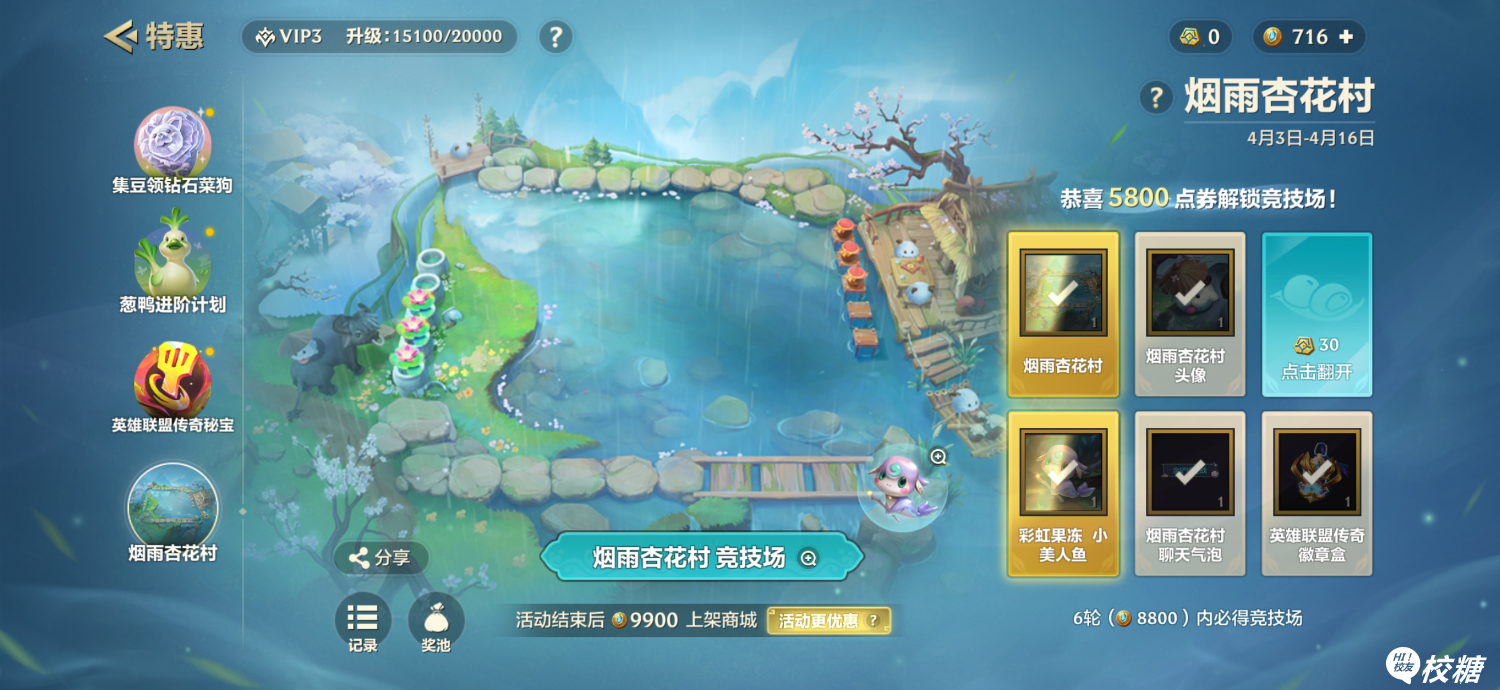Select the 烟雨杏花村 arena reward card
Screen dimensions: 1500x690
(1063, 314)
